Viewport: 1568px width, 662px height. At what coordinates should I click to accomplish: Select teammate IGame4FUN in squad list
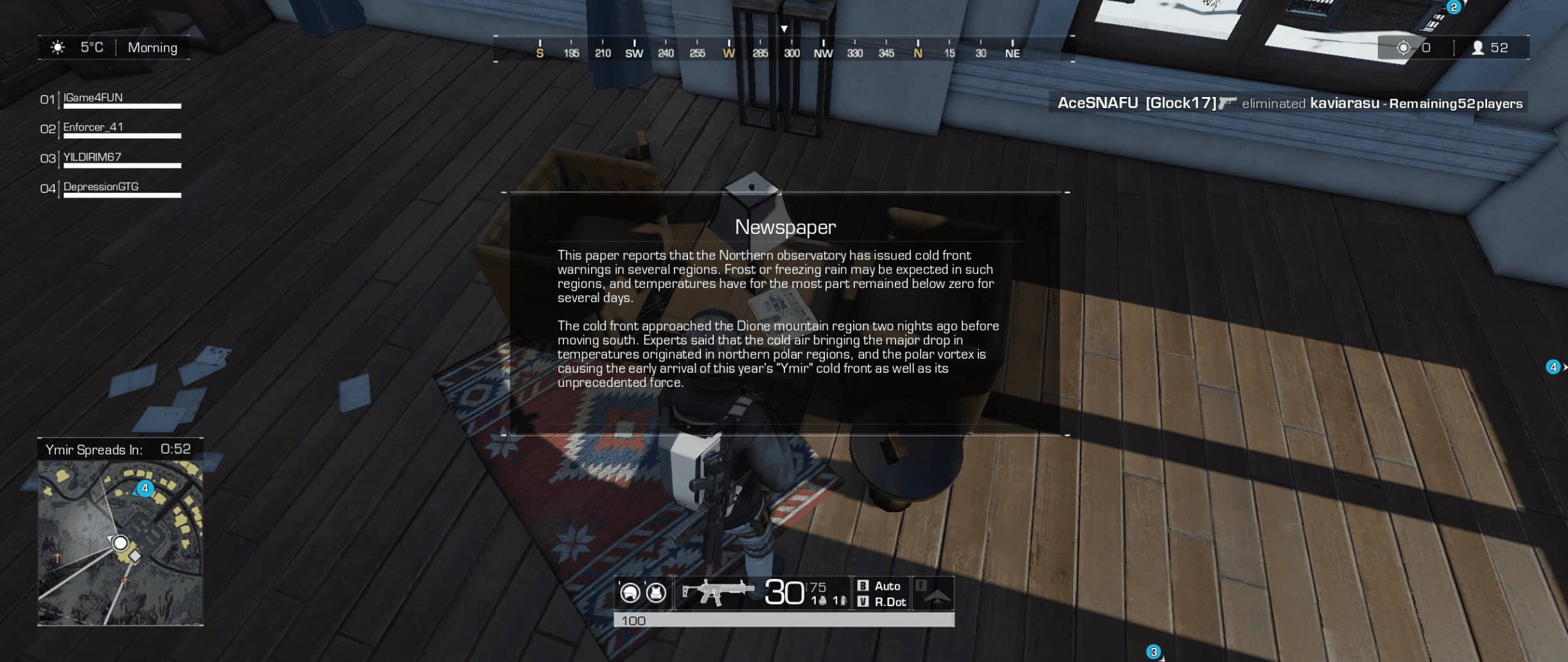point(93,98)
